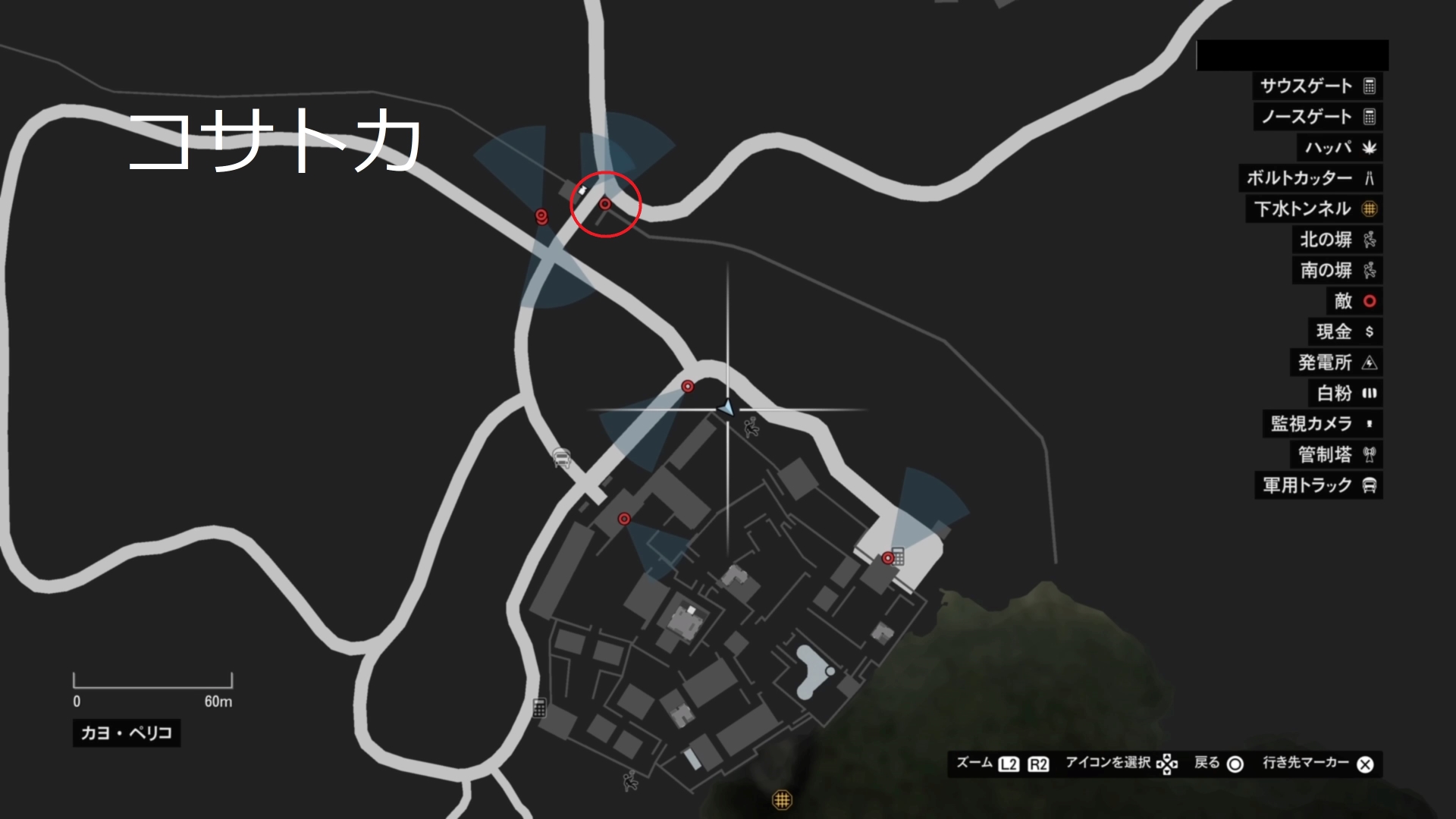Screen dimensions: 1456x819
Task: Select the 南の塀 legend entry
Action: pos(1337,270)
